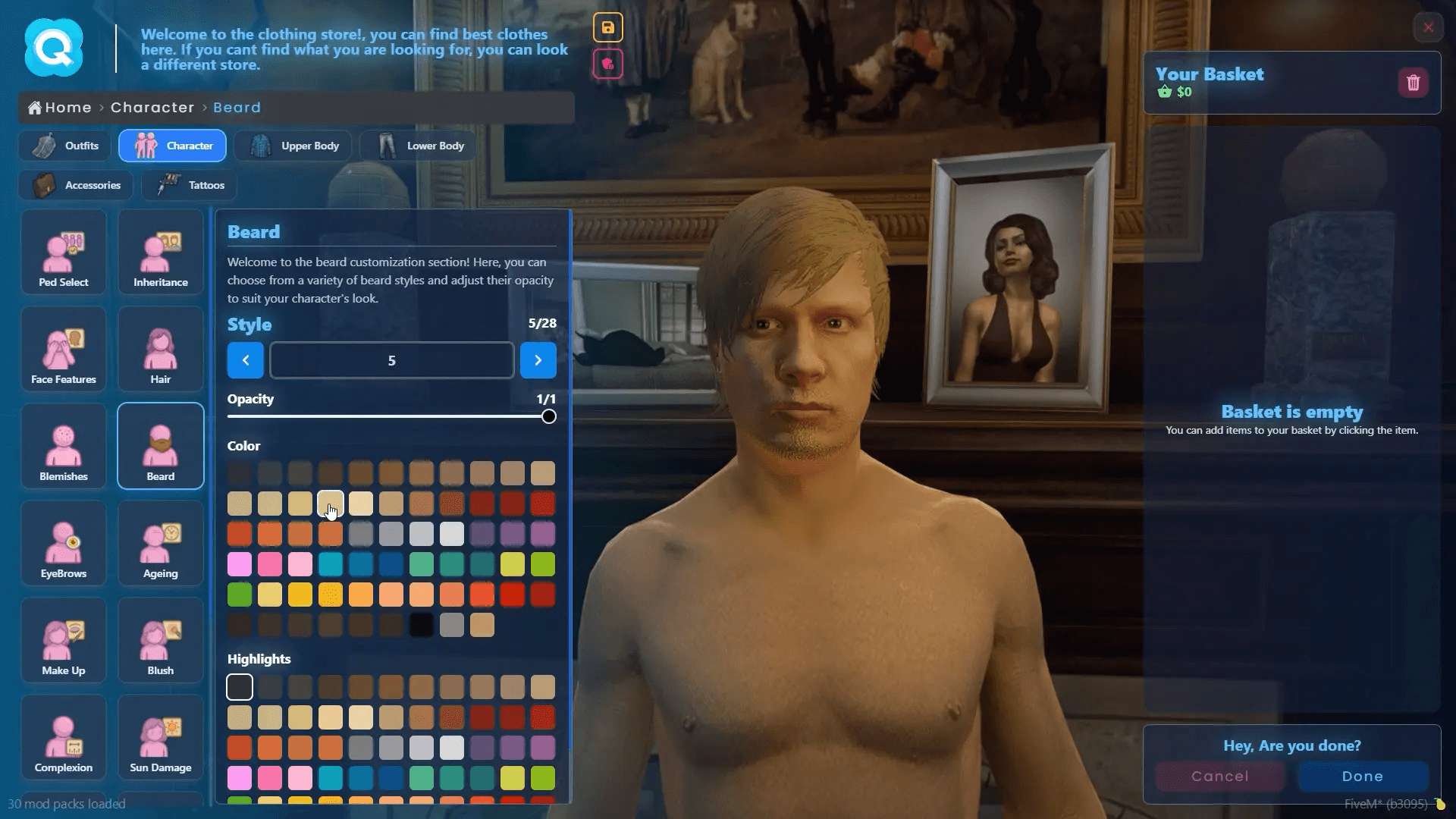
Task: Click the Cancel button
Action: click(1219, 776)
